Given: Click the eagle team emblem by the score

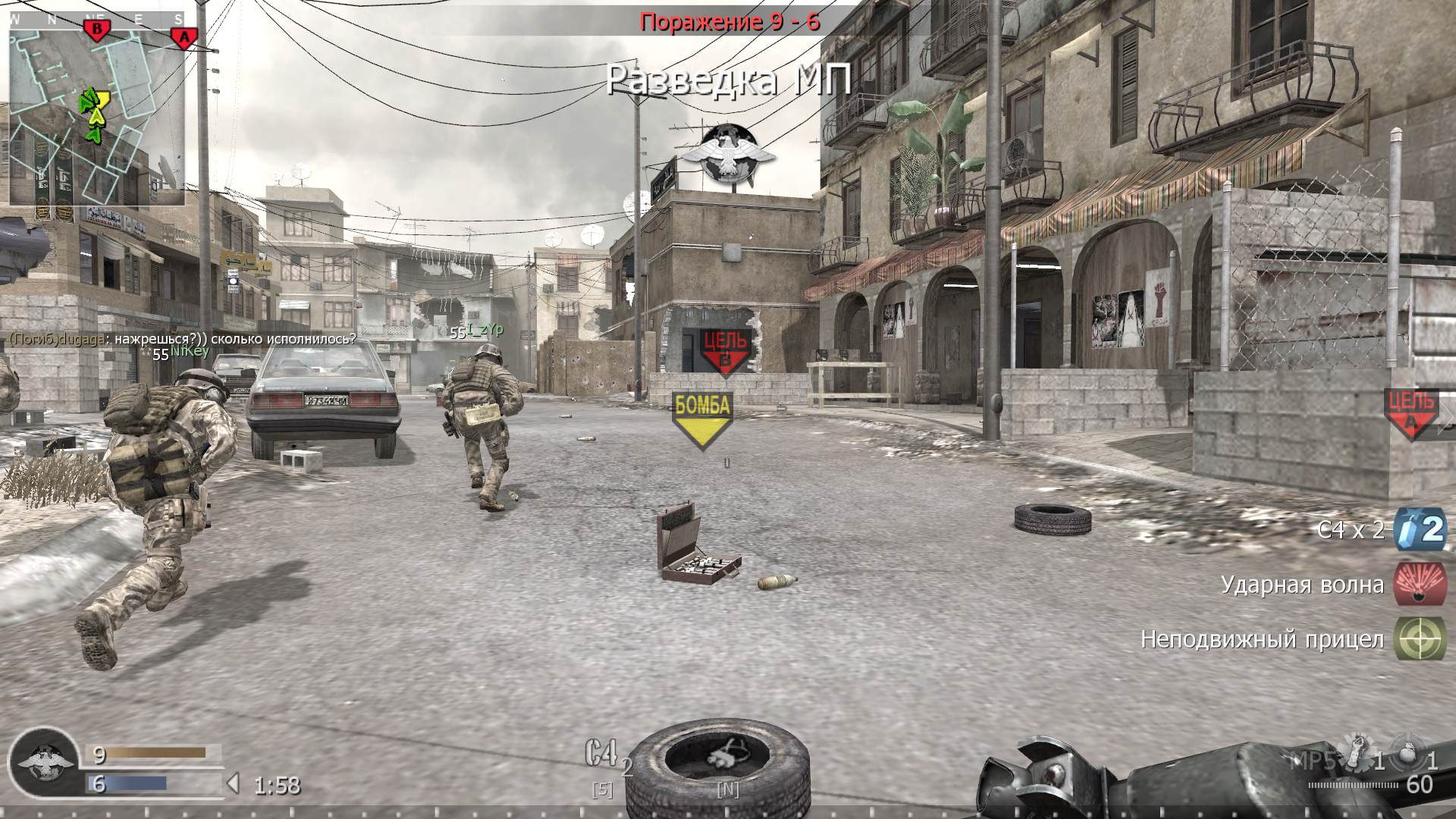Looking at the screenshot, I should tap(45, 762).
